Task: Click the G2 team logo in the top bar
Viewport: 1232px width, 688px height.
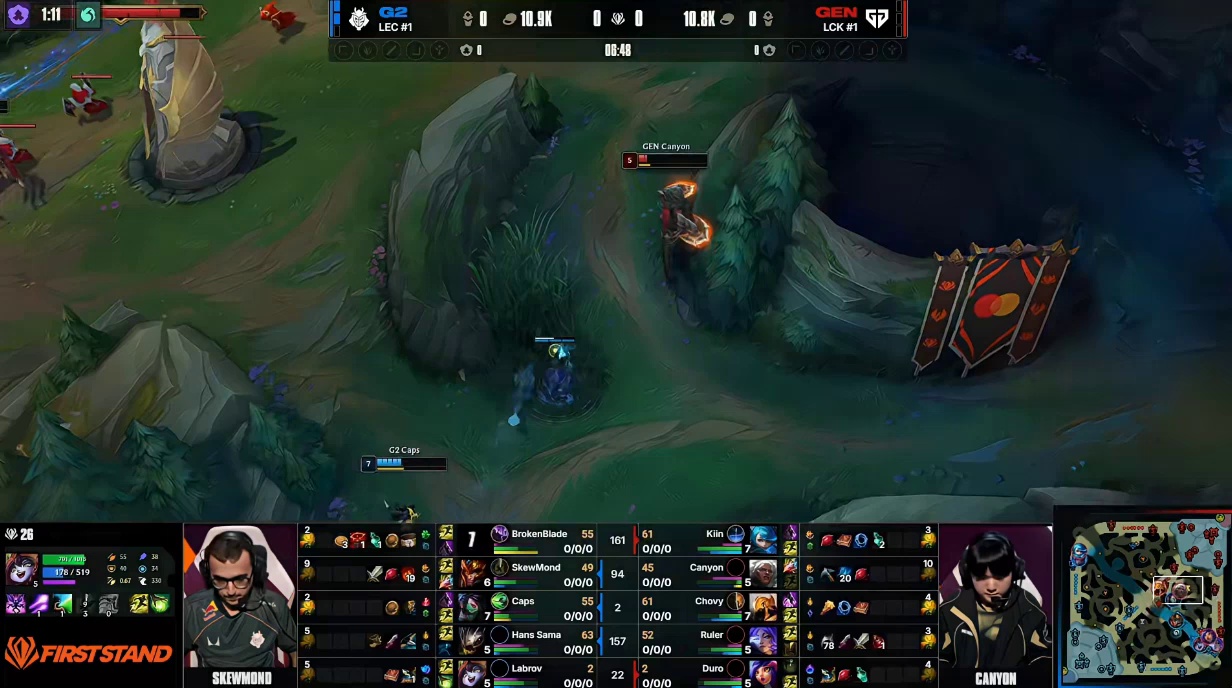Action: point(359,19)
